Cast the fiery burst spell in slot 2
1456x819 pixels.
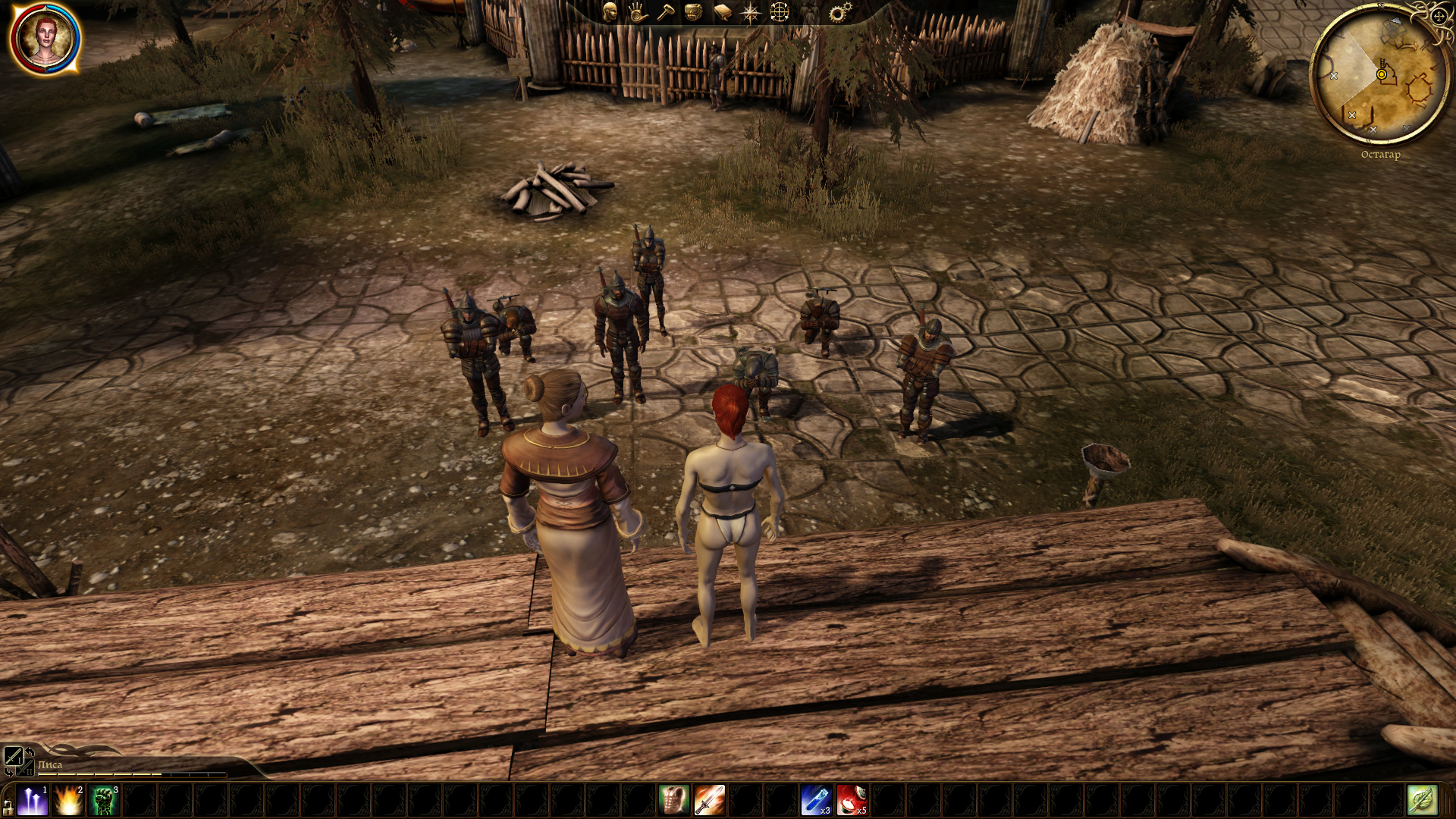[68, 801]
